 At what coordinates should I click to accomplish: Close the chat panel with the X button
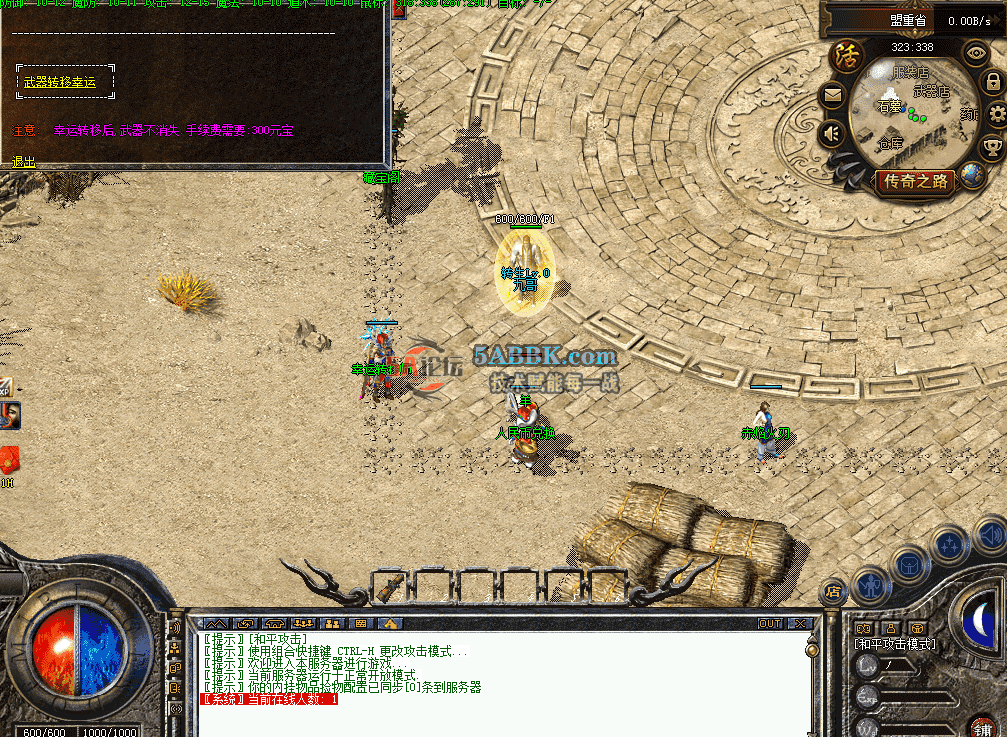coord(800,623)
